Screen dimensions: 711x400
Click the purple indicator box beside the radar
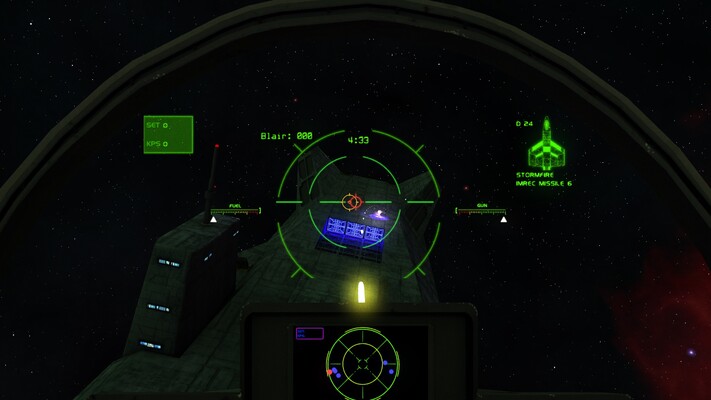pyautogui.click(x=309, y=334)
